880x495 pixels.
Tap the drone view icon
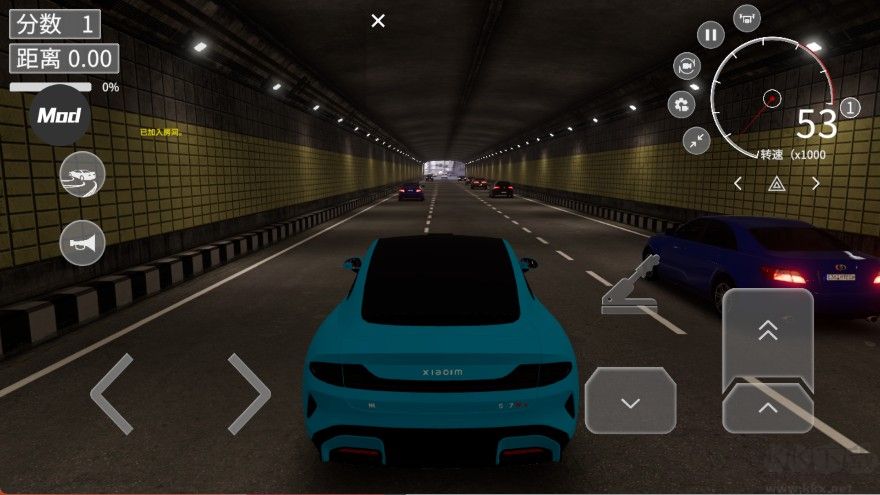click(x=747, y=17)
